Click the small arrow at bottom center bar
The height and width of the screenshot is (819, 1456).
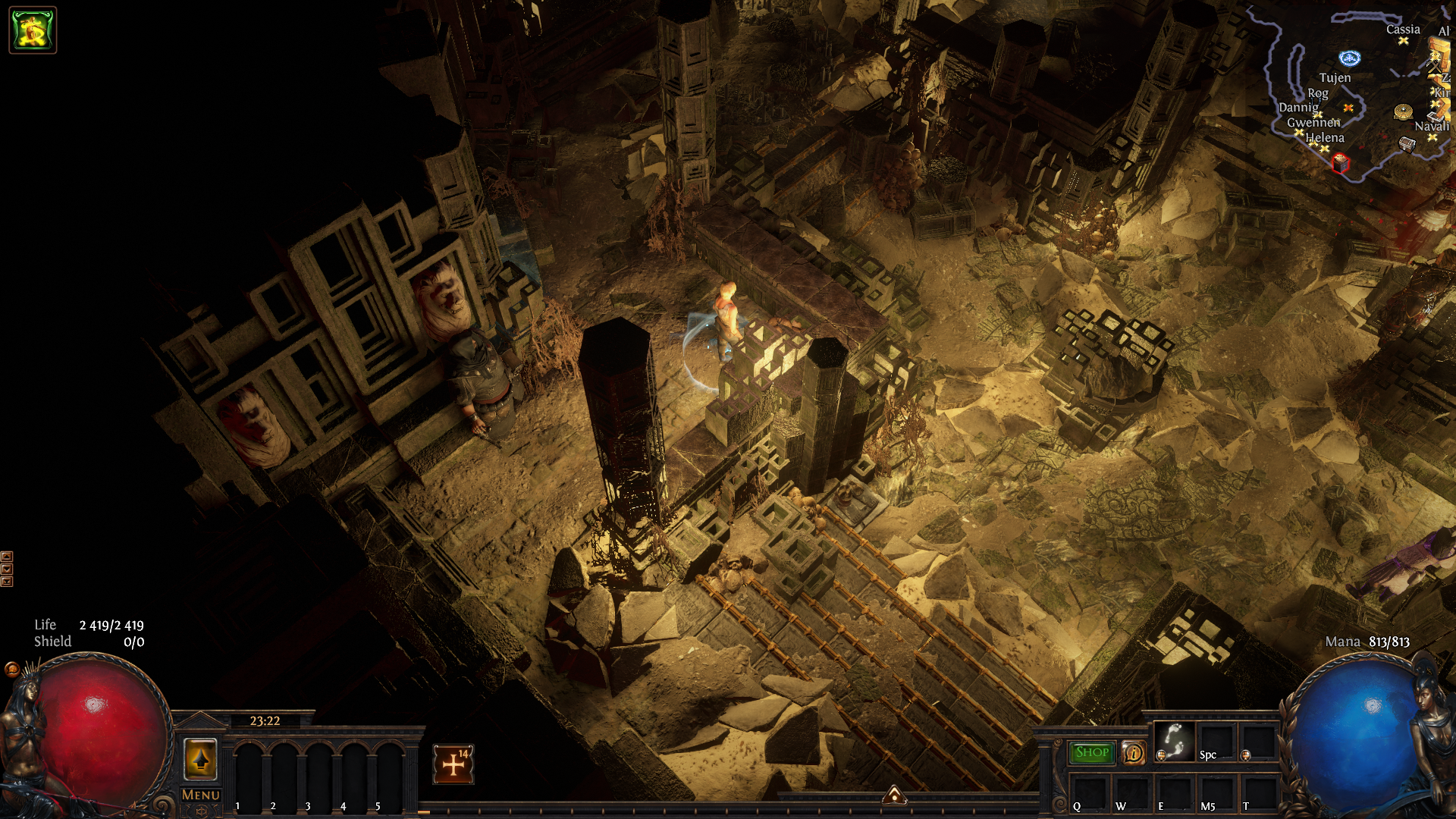tap(895, 794)
